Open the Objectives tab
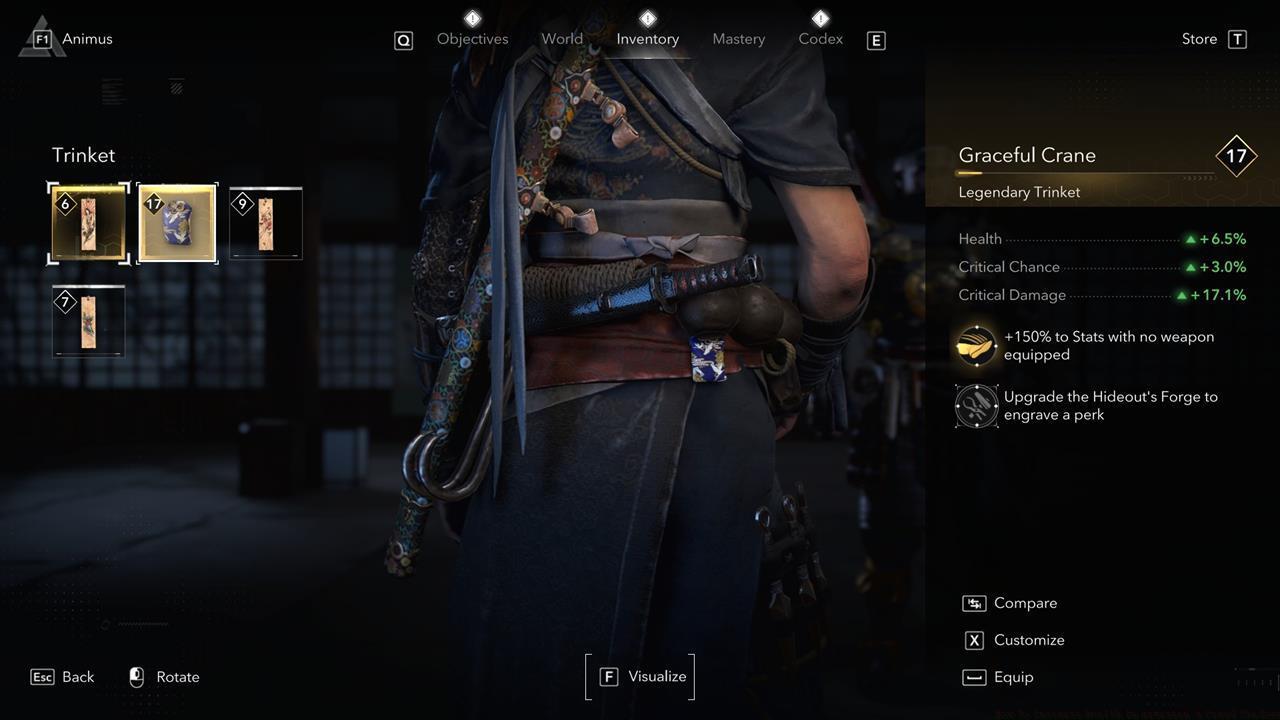This screenshot has width=1280, height=720. (472, 38)
